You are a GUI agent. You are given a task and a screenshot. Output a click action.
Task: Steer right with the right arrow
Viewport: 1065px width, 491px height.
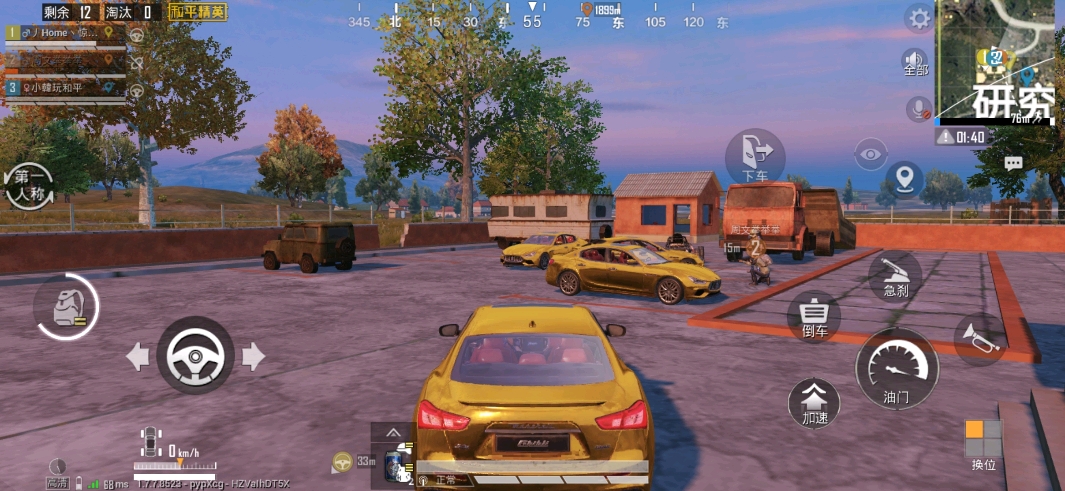(x=253, y=355)
